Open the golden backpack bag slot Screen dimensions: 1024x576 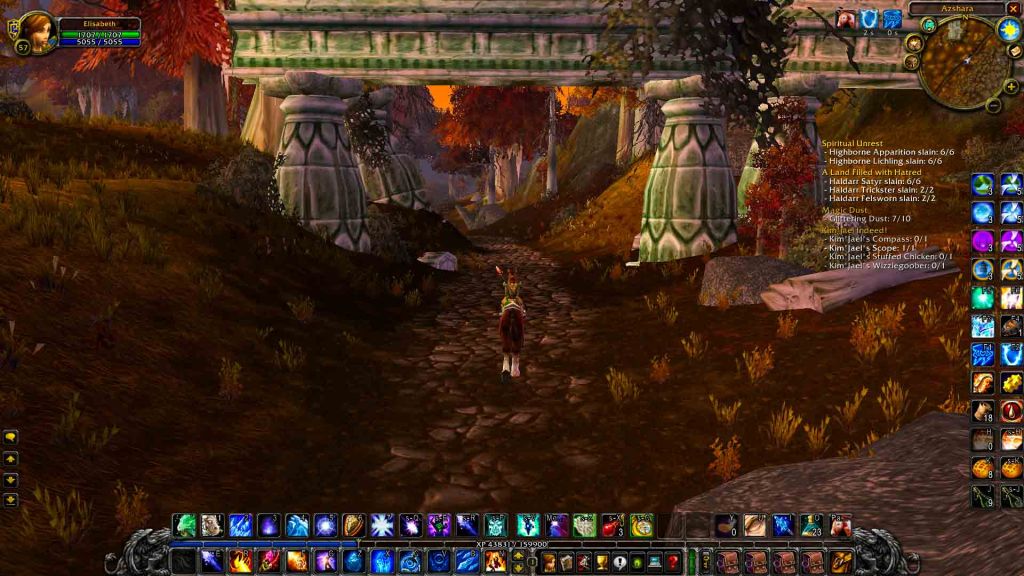(x=842, y=562)
